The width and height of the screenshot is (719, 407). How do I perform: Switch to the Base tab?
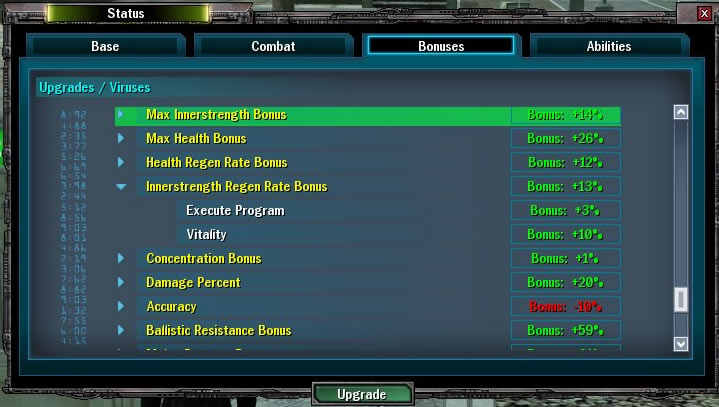click(x=105, y=46)
